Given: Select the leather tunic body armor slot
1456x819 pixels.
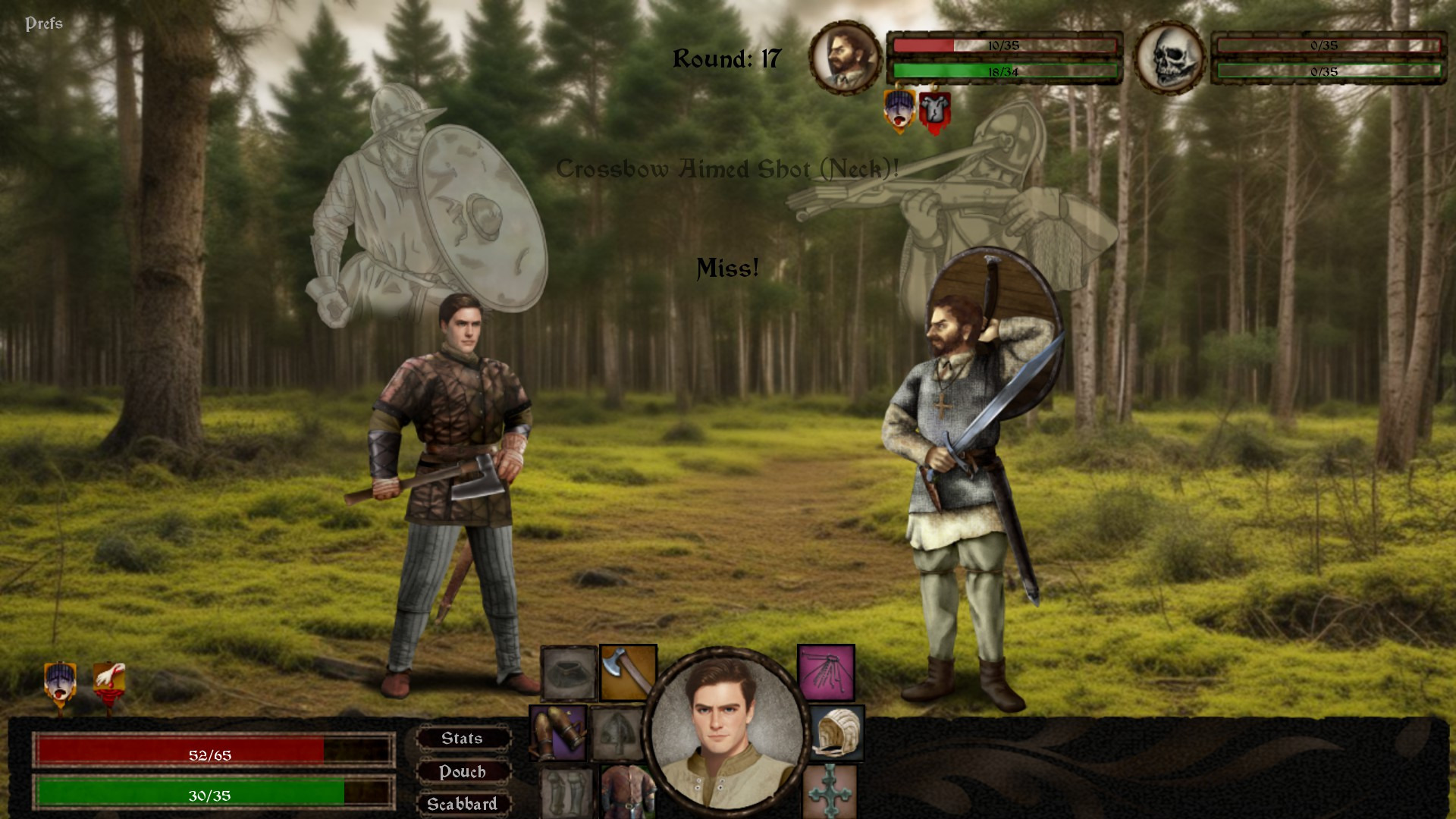Looking at the screenshot, I should pyautogui.click(x=626, y=792).
